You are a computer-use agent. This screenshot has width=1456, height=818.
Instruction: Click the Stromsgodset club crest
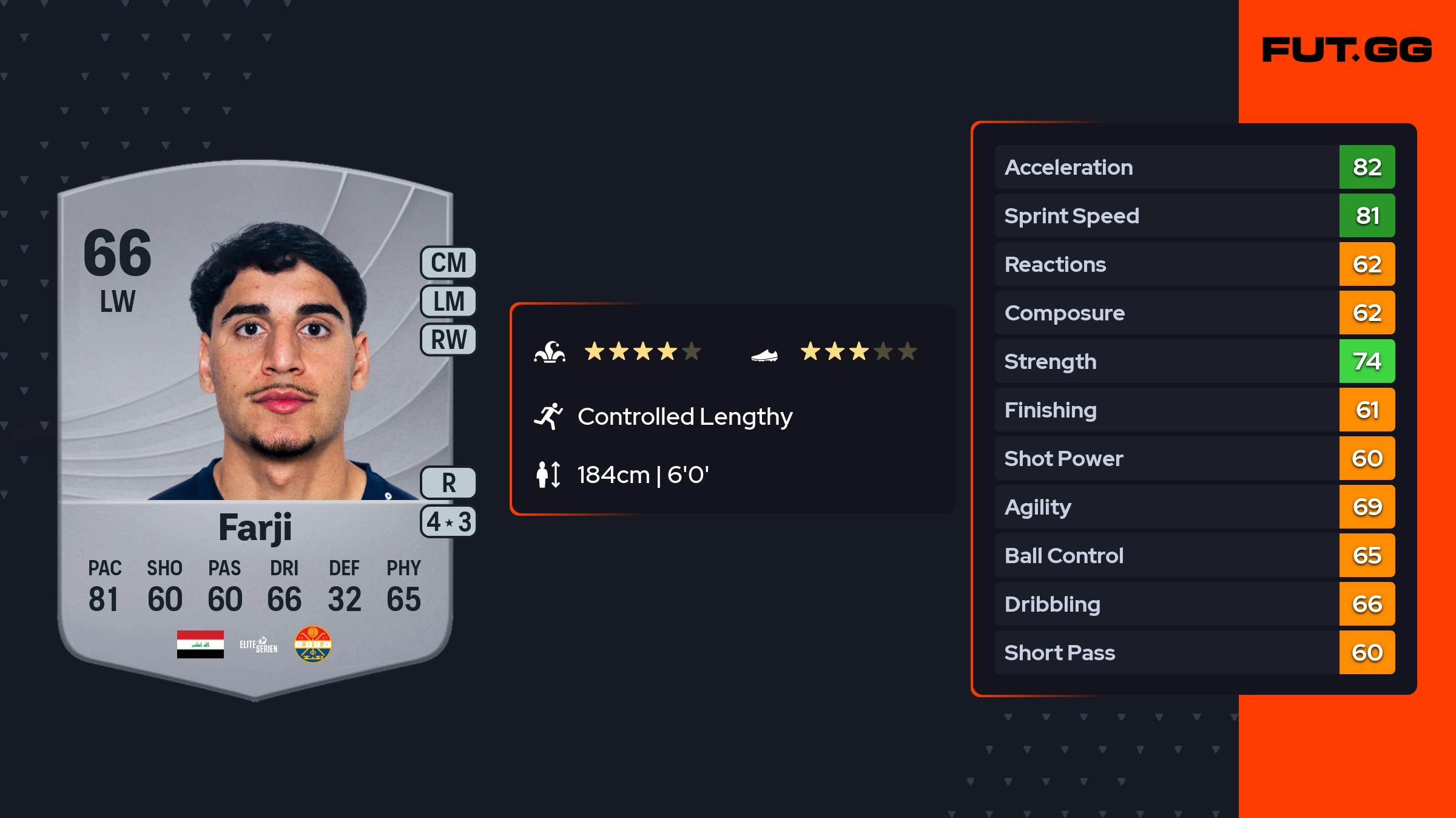pyautogui.click(x=312, y=644)
